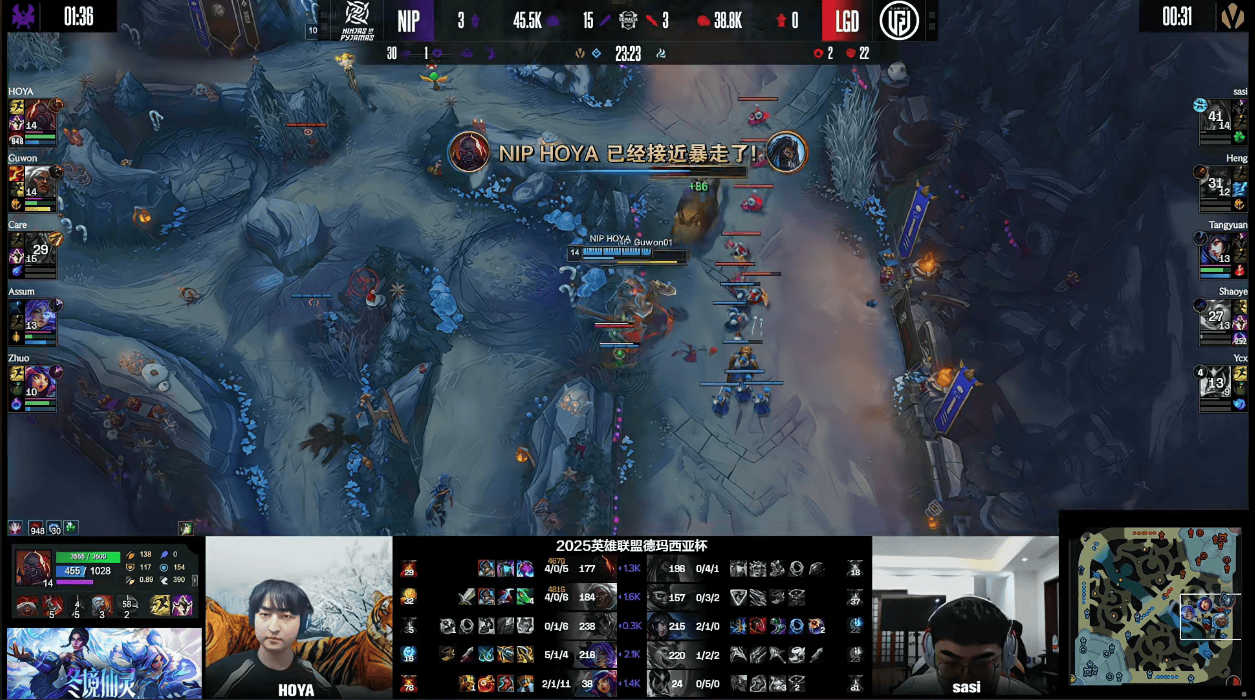Image resolution: width=1255 pixels, height=700 pixels.
Task: Click the NIP team logo in scoreboard
Action: (x=357, y=19)
